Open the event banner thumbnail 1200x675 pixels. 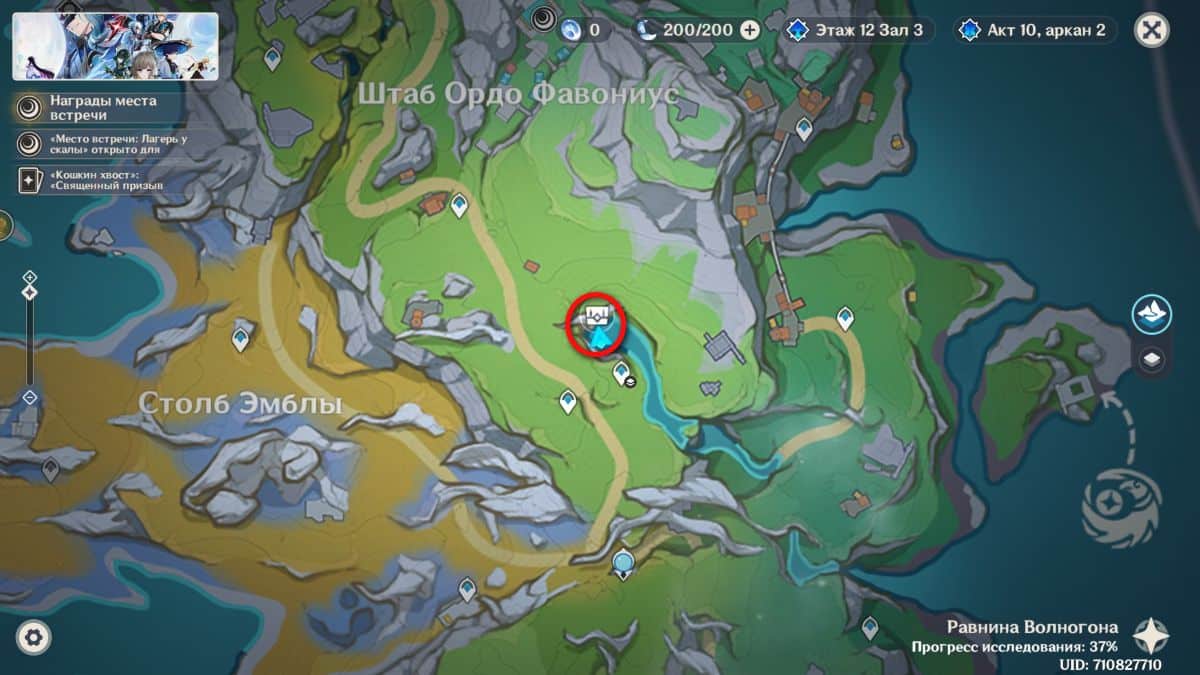(115, 46)
